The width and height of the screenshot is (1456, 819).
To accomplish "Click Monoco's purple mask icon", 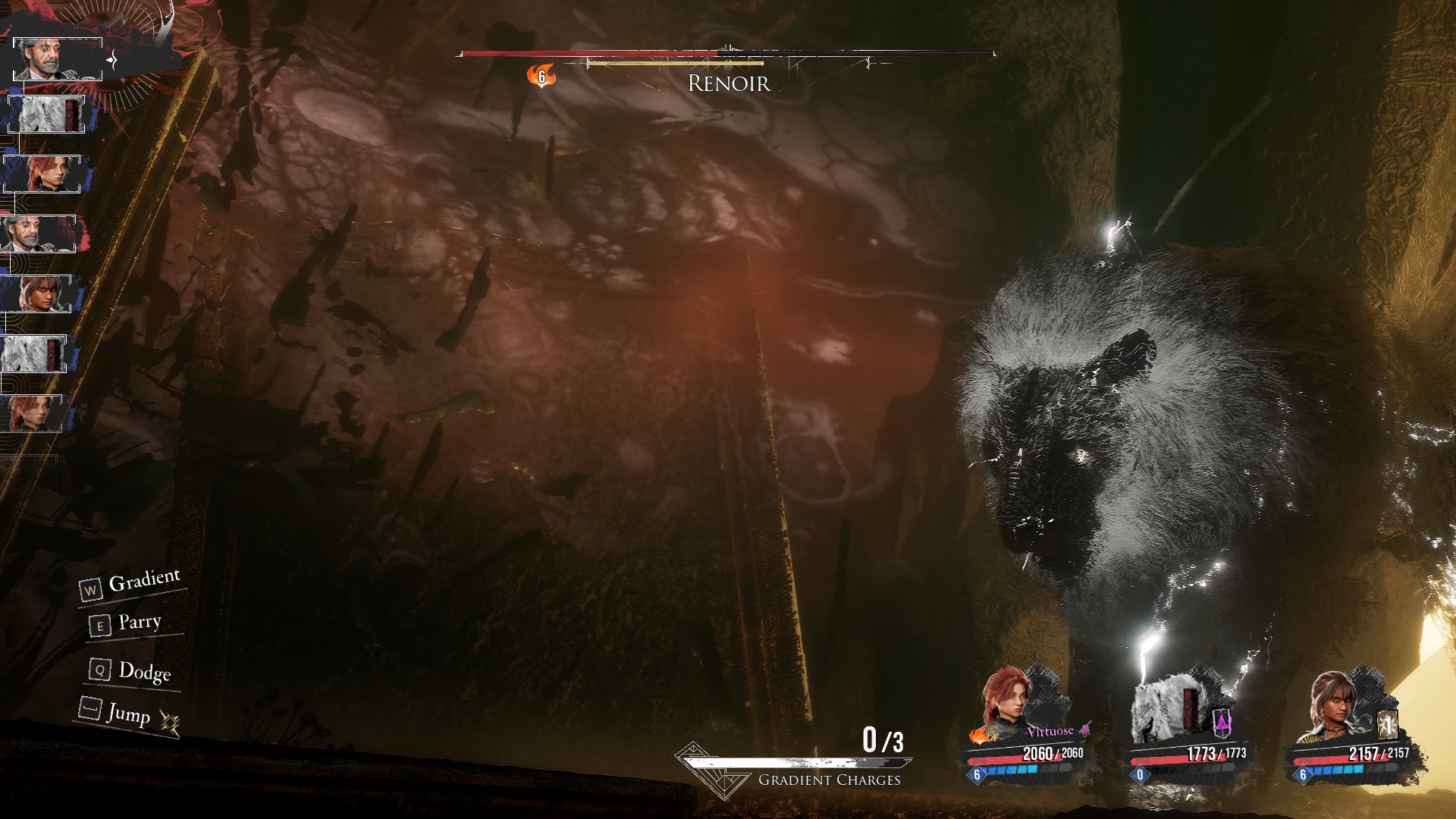I will click(1222, 723).
